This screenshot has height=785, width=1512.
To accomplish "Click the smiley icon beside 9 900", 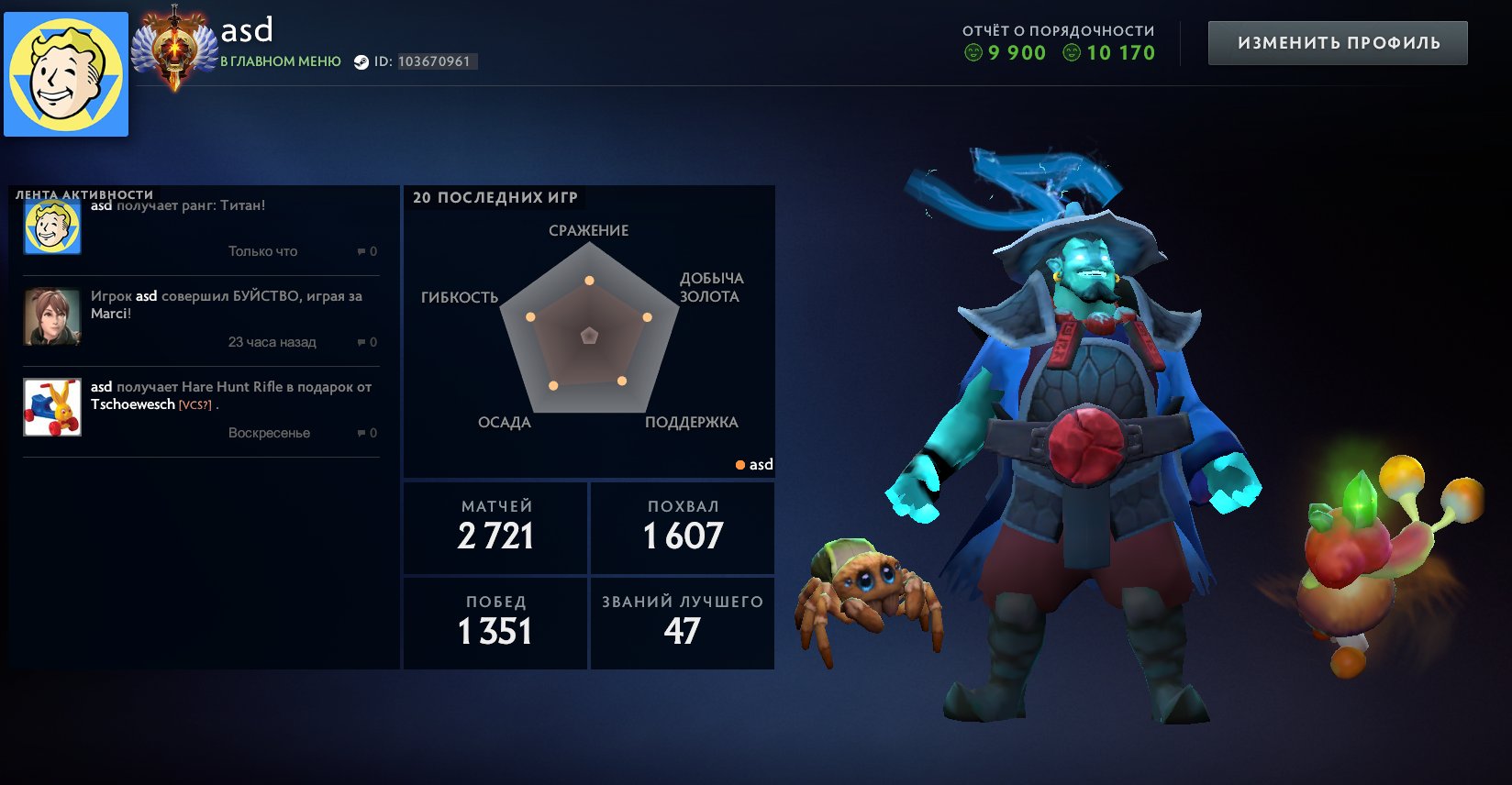I will coord(974,53).
